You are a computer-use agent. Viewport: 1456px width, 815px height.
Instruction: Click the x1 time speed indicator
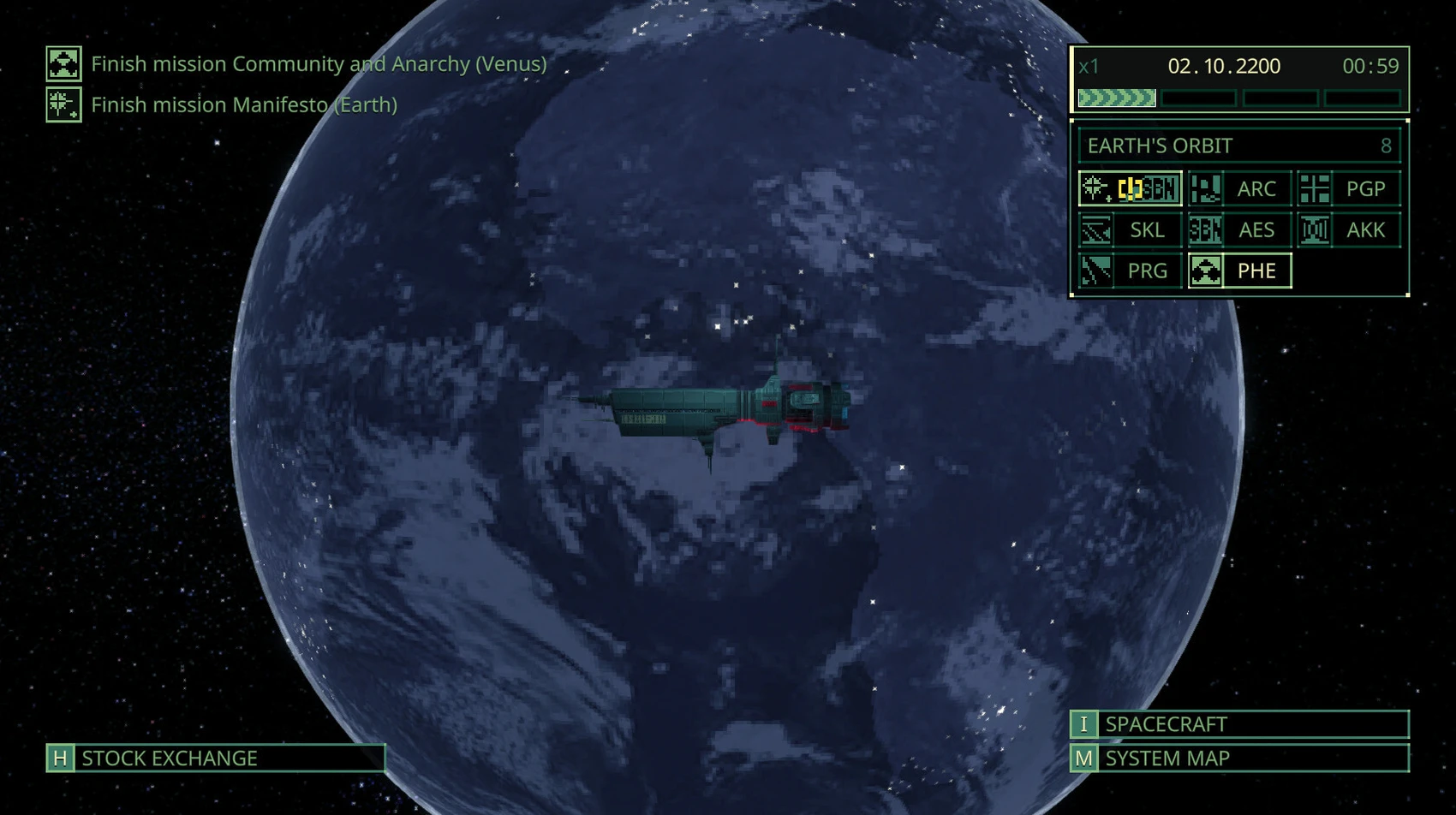click(1089, 66)
